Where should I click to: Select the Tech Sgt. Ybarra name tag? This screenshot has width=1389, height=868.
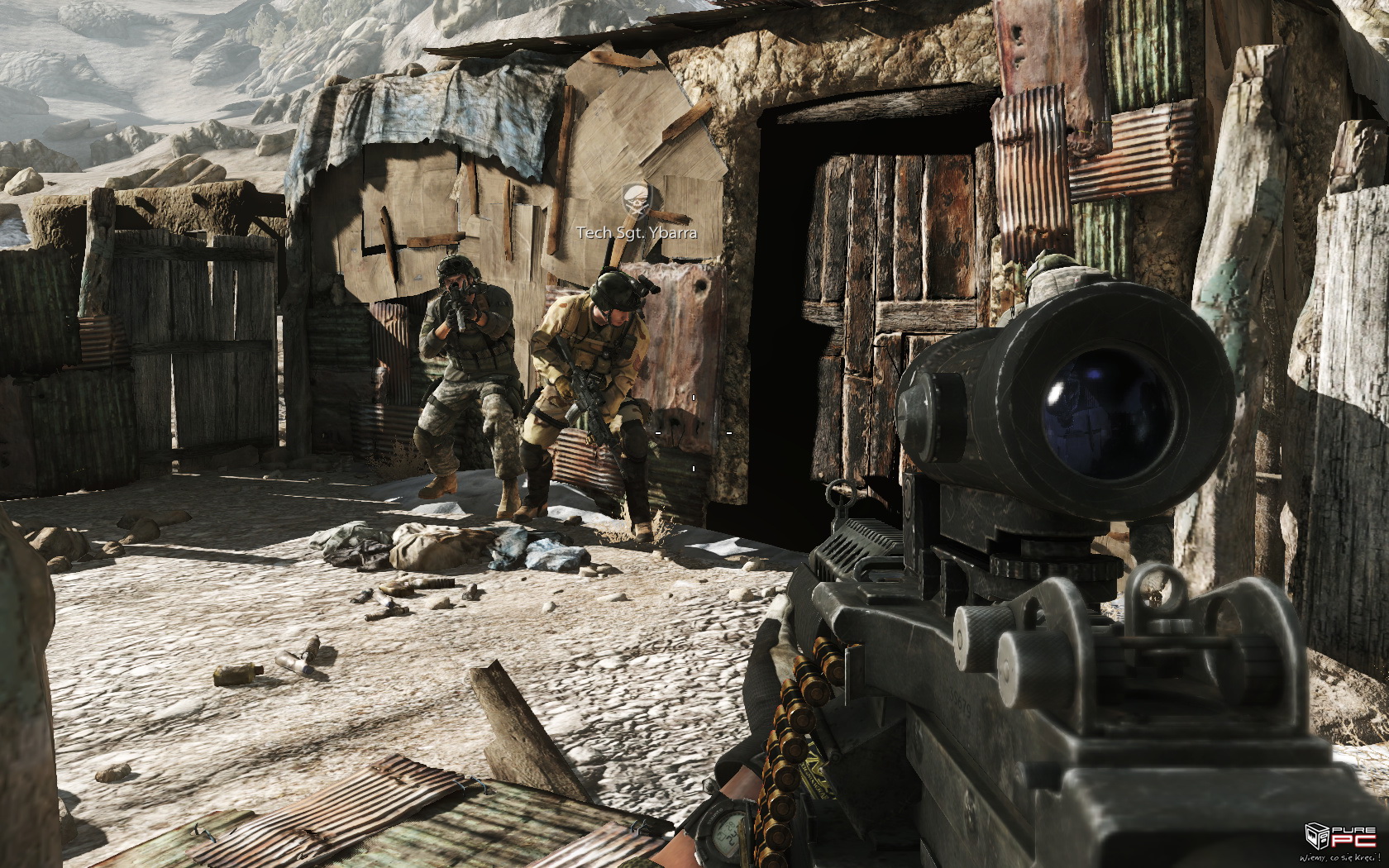point(637,232)
